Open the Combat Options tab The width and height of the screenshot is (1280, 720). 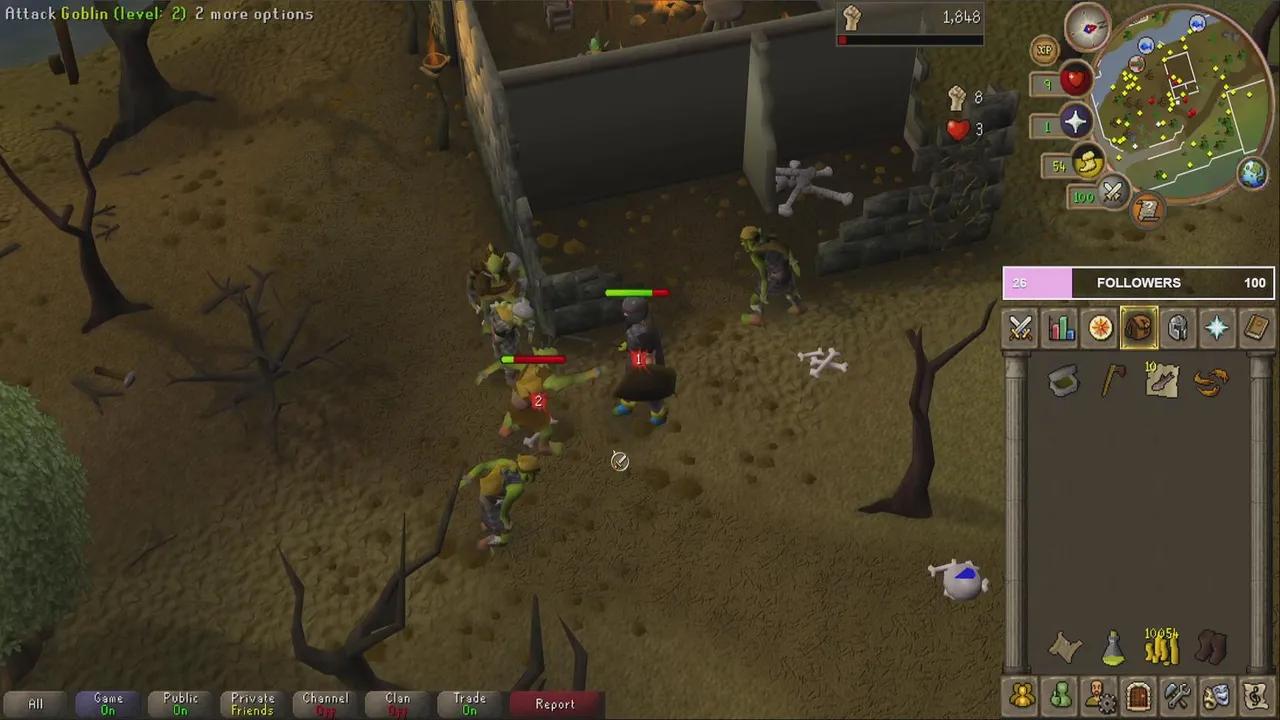click(x=1021, y=328)
